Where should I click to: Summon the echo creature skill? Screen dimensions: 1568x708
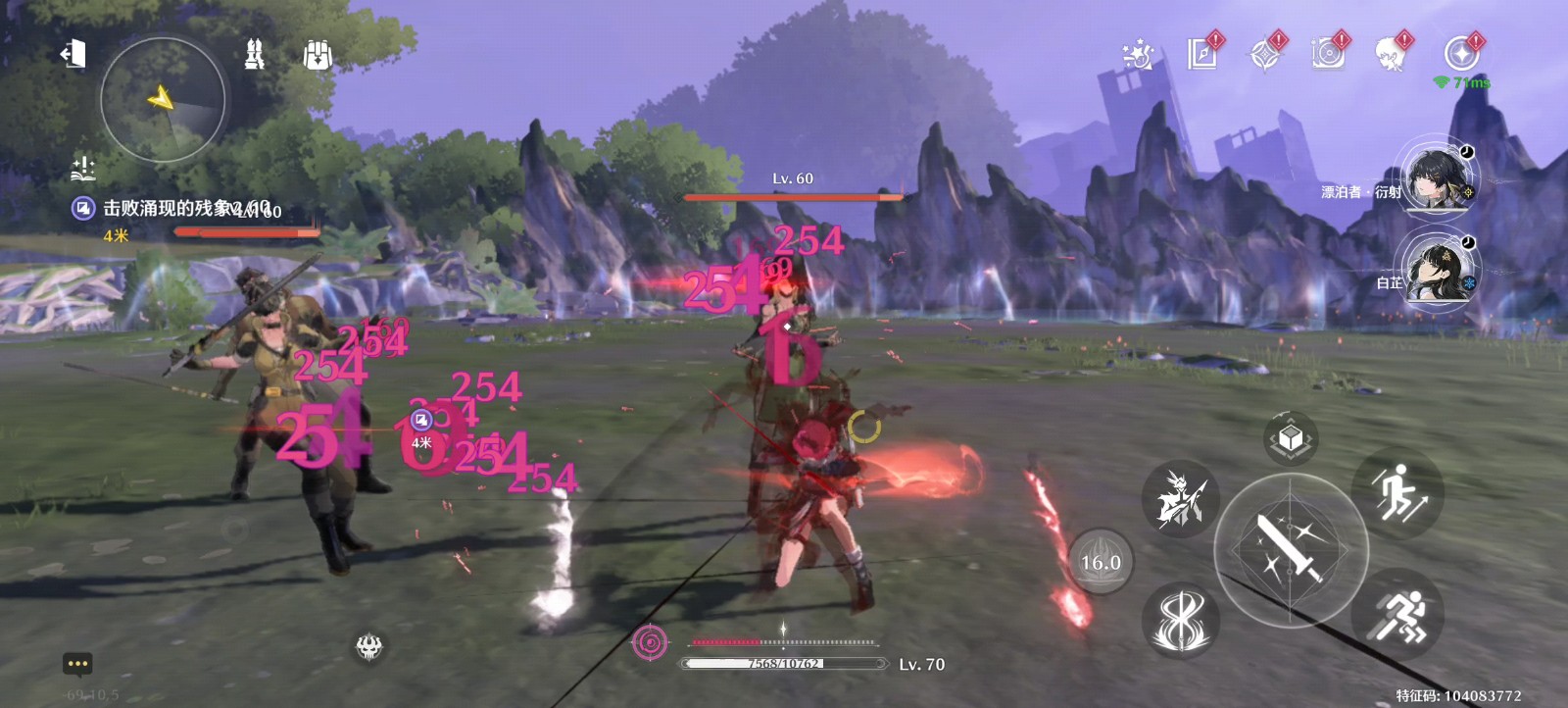point(1179,498)
